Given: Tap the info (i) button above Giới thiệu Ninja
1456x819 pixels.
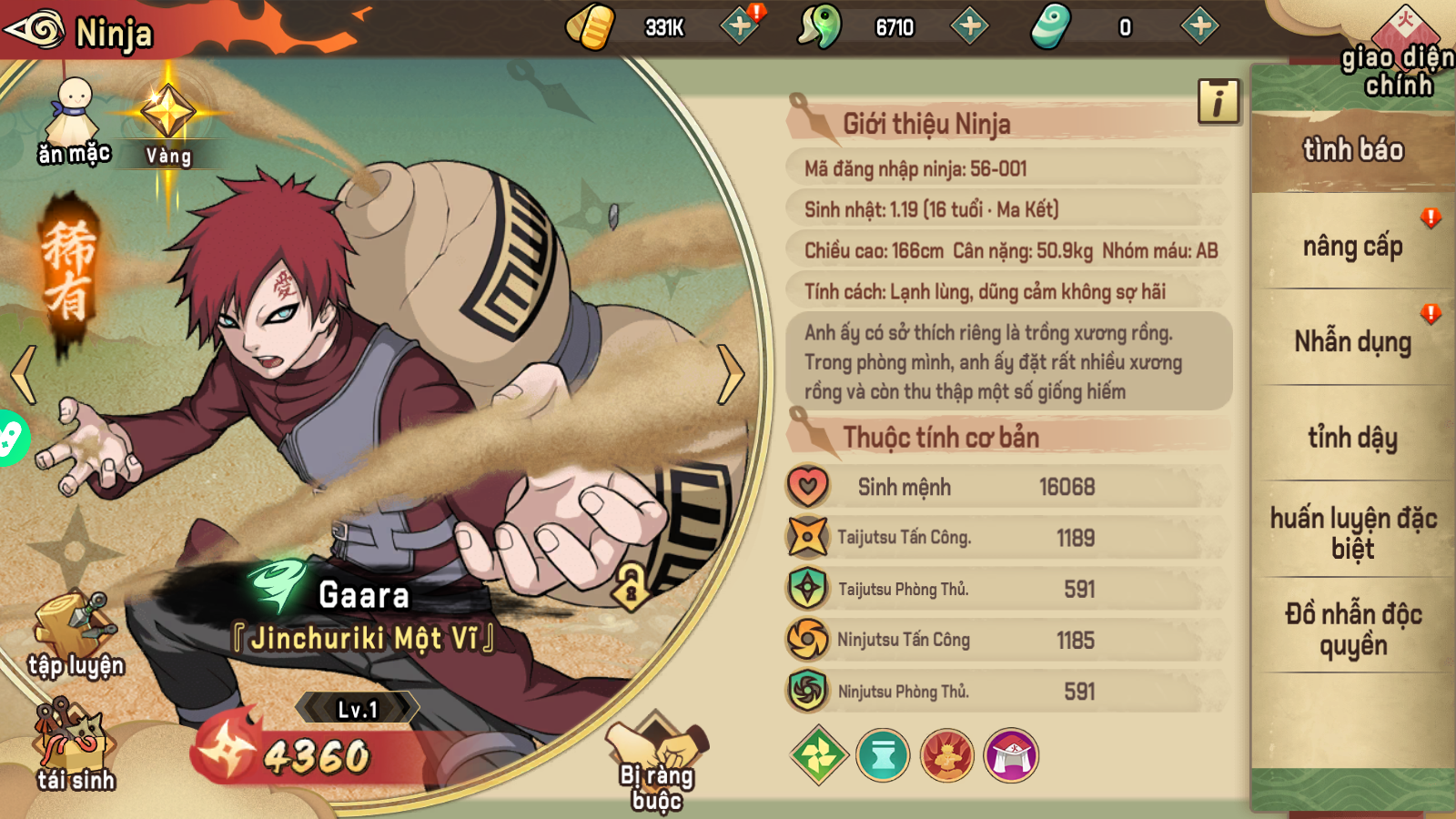Looking at the screenshot, I should pos(1220,101).
